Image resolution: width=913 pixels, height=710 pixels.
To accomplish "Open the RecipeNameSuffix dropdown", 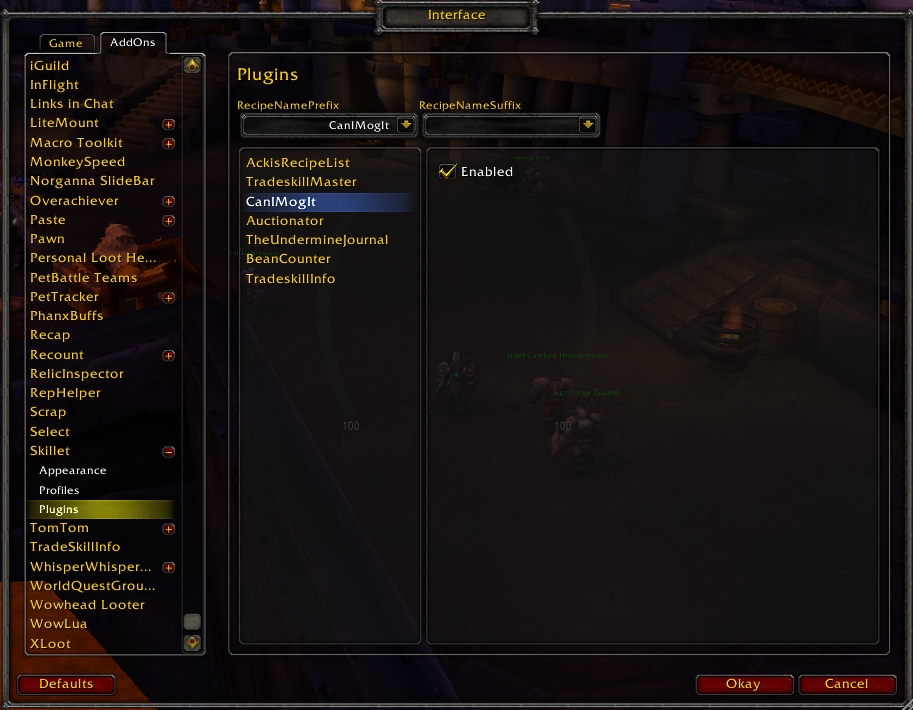I will coord(589,125).
